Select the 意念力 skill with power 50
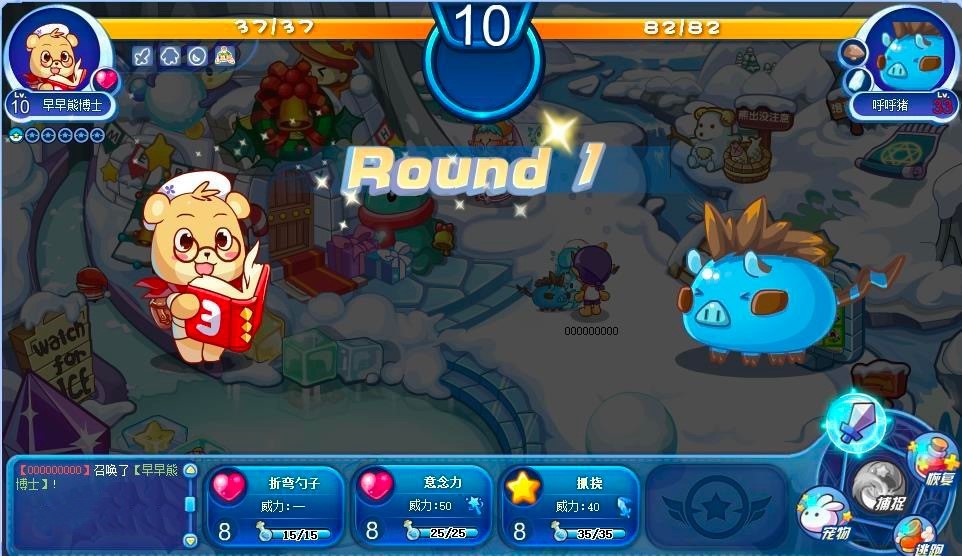This screenshot has width=962, height=556. (422, 506)
